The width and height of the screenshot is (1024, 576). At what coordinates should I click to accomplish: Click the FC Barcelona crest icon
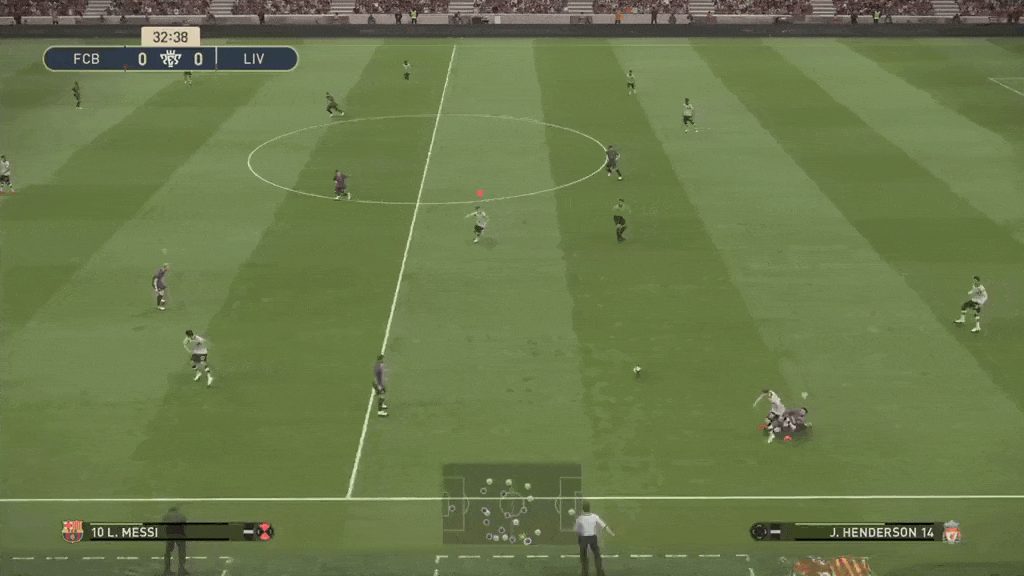[72, 531]
